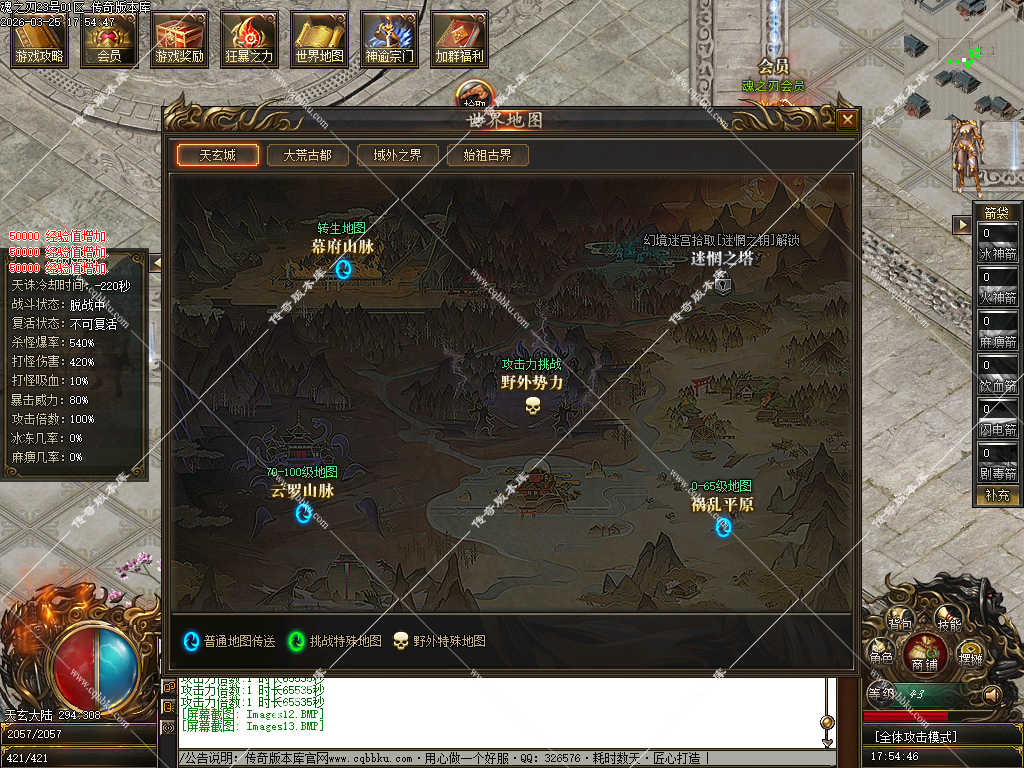Teleport via the 幕府山脉 portal marker
This screenshot has height=768, width=1024.
[x=343, y=269]
